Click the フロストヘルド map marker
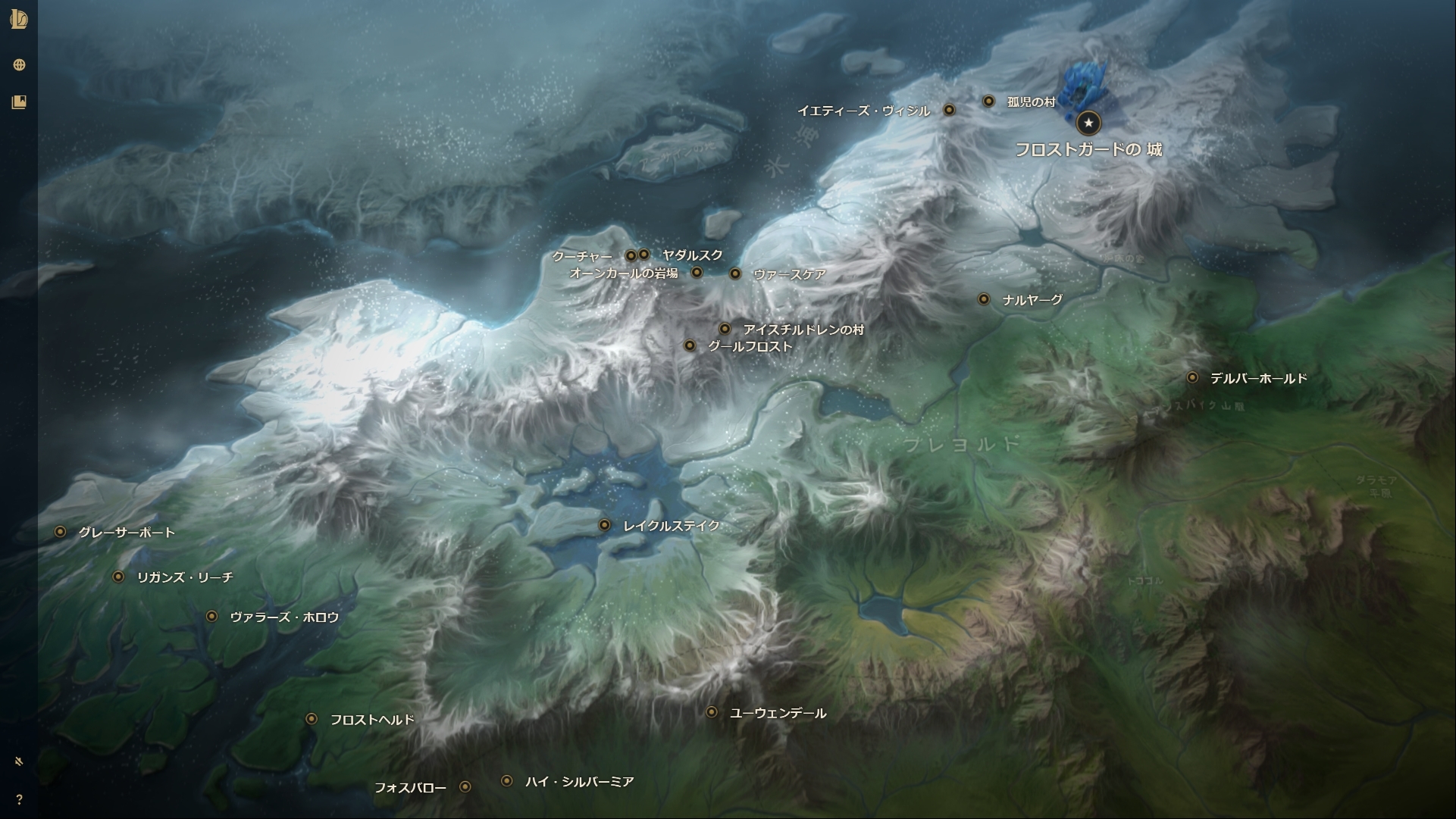 312,718
